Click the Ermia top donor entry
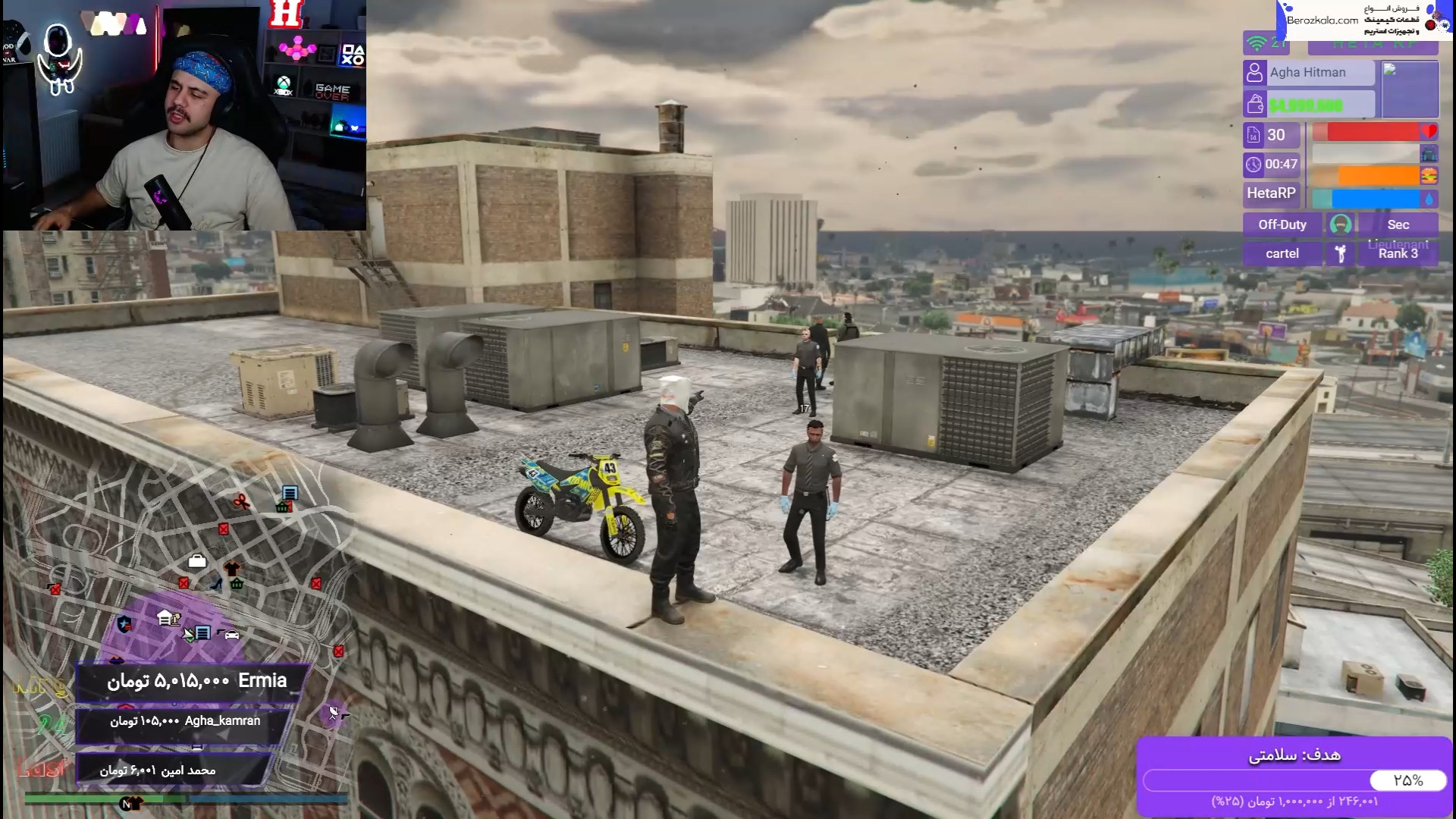 click(196, 681)
